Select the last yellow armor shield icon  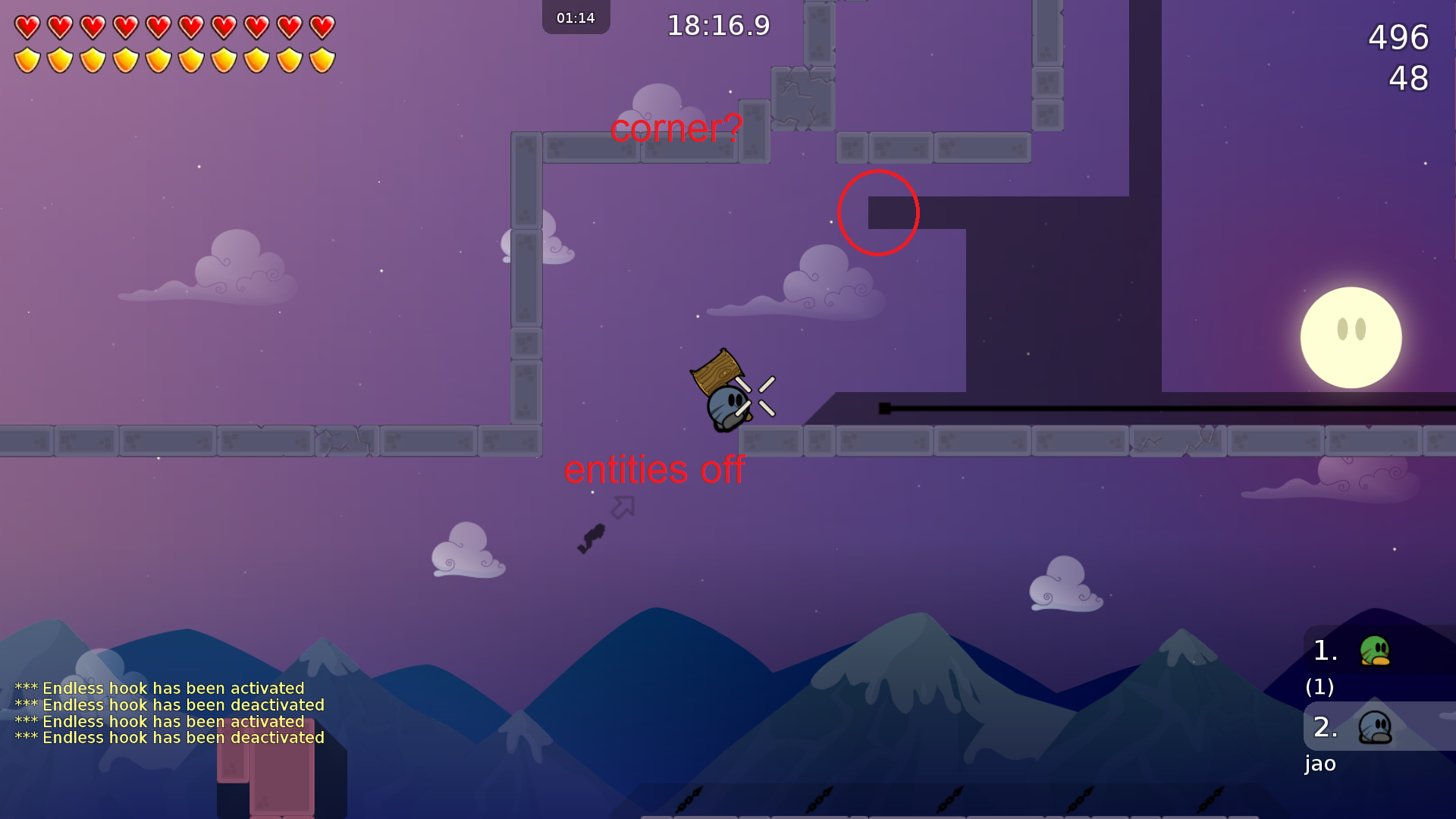(322, 58)
